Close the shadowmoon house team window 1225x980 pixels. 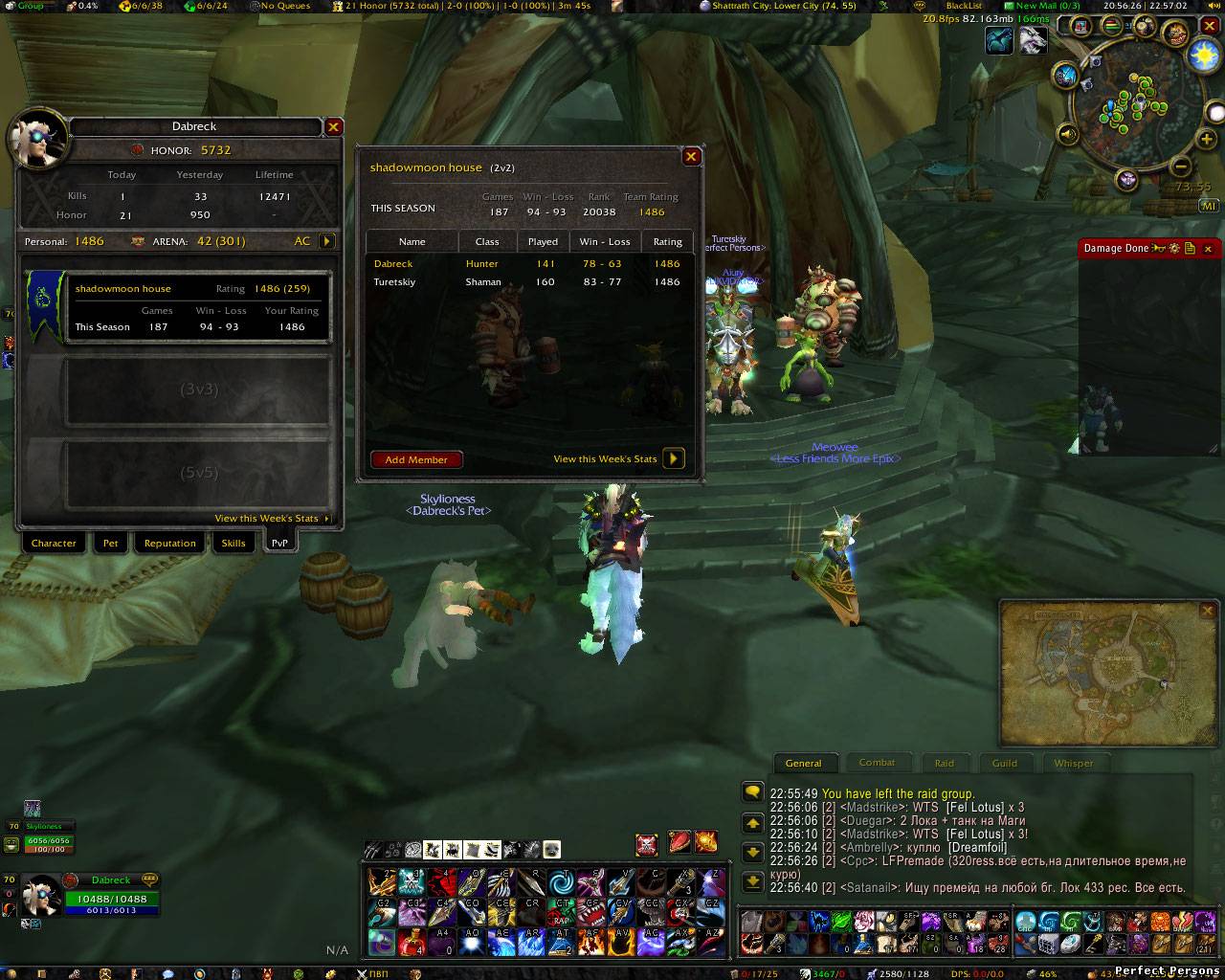click(691, 157)
